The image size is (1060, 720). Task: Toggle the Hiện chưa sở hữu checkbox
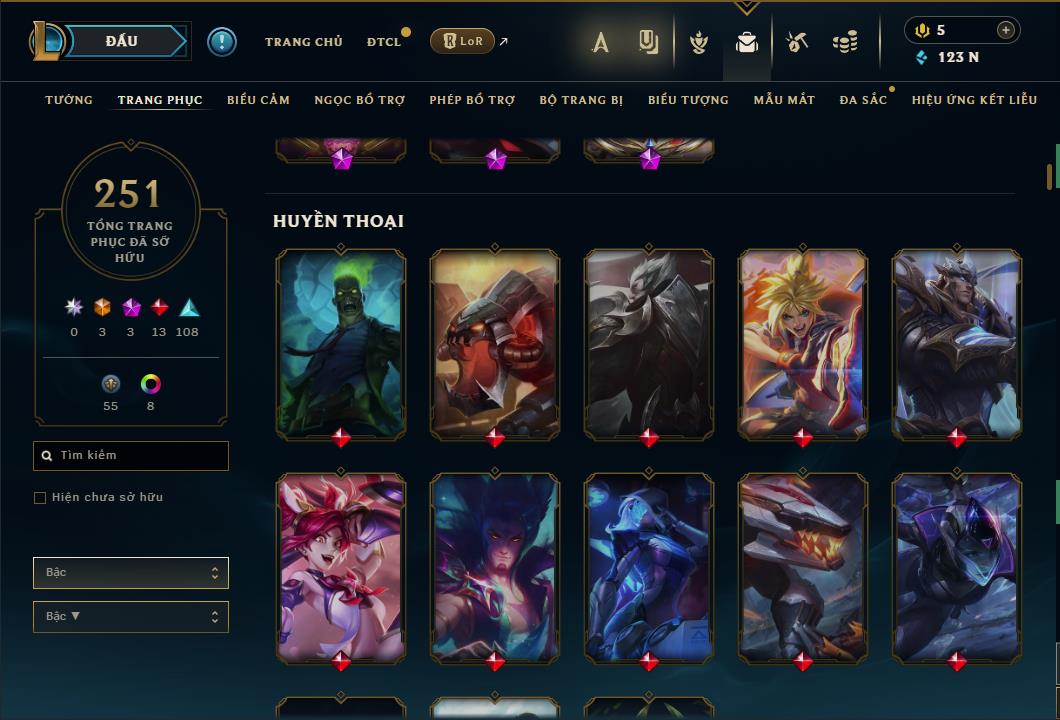click(x=40, y=498)
